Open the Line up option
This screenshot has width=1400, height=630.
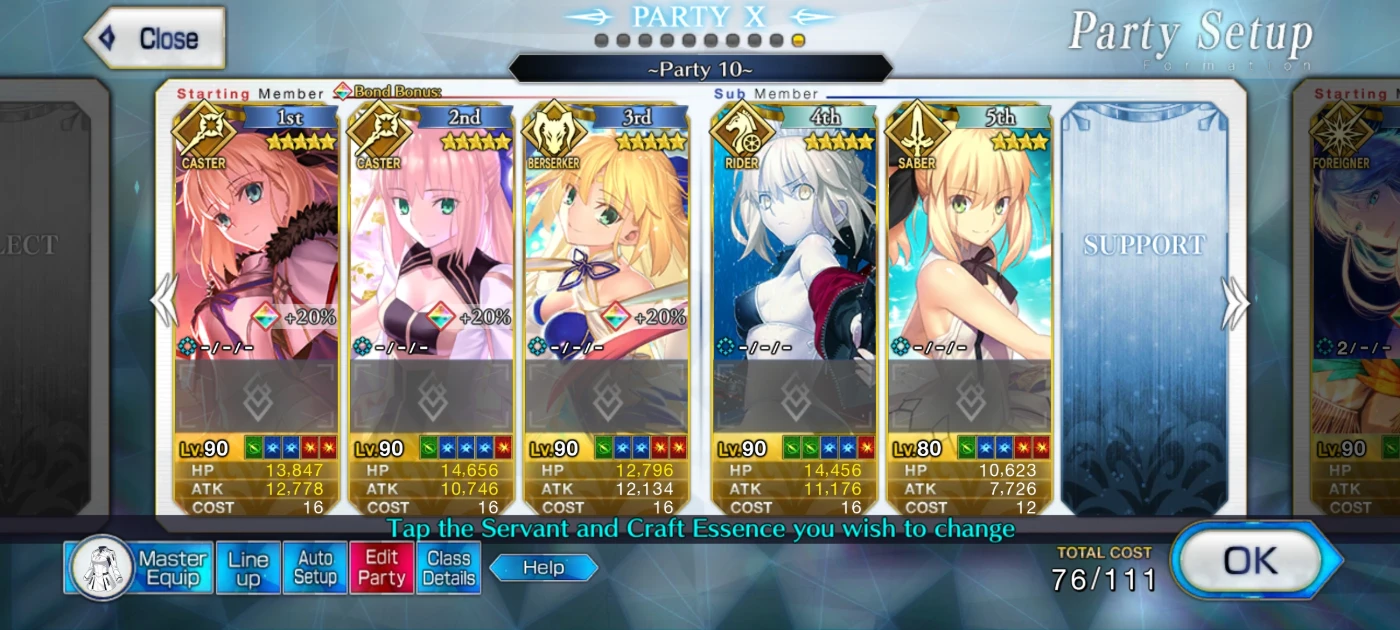tap(248, 568)
